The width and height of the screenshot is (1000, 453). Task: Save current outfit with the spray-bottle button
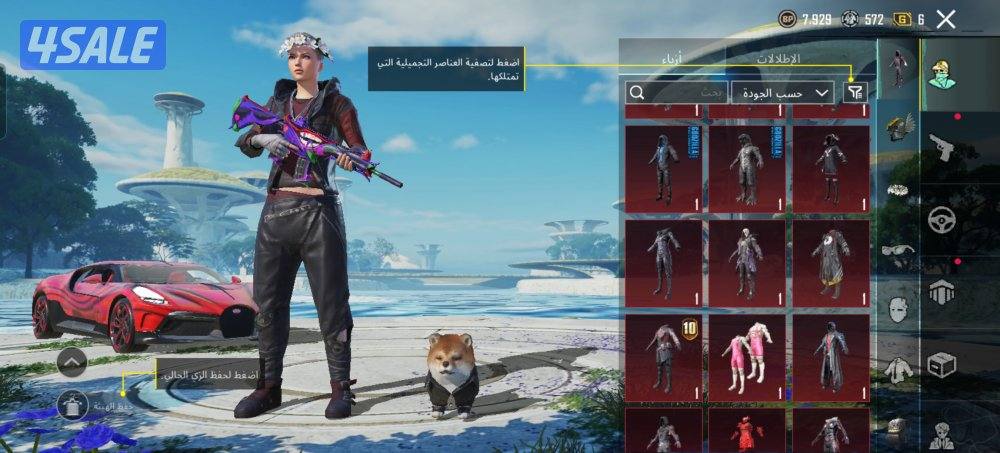[72, 405]
